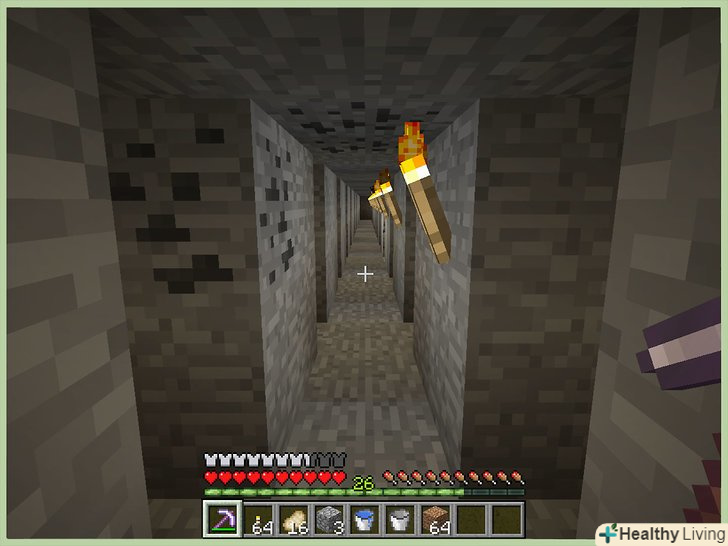Select the enchanted pickaxe hotbar slot
The height and width of the screenshot is (546, 728).
click(221, 520)
